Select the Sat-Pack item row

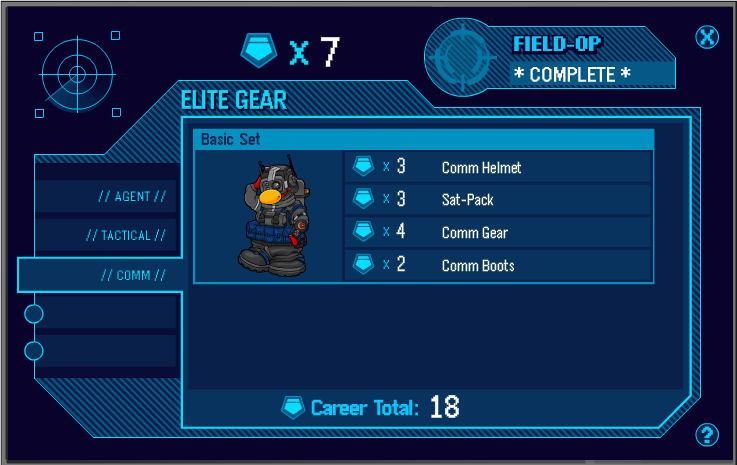[x=498, y=200]
